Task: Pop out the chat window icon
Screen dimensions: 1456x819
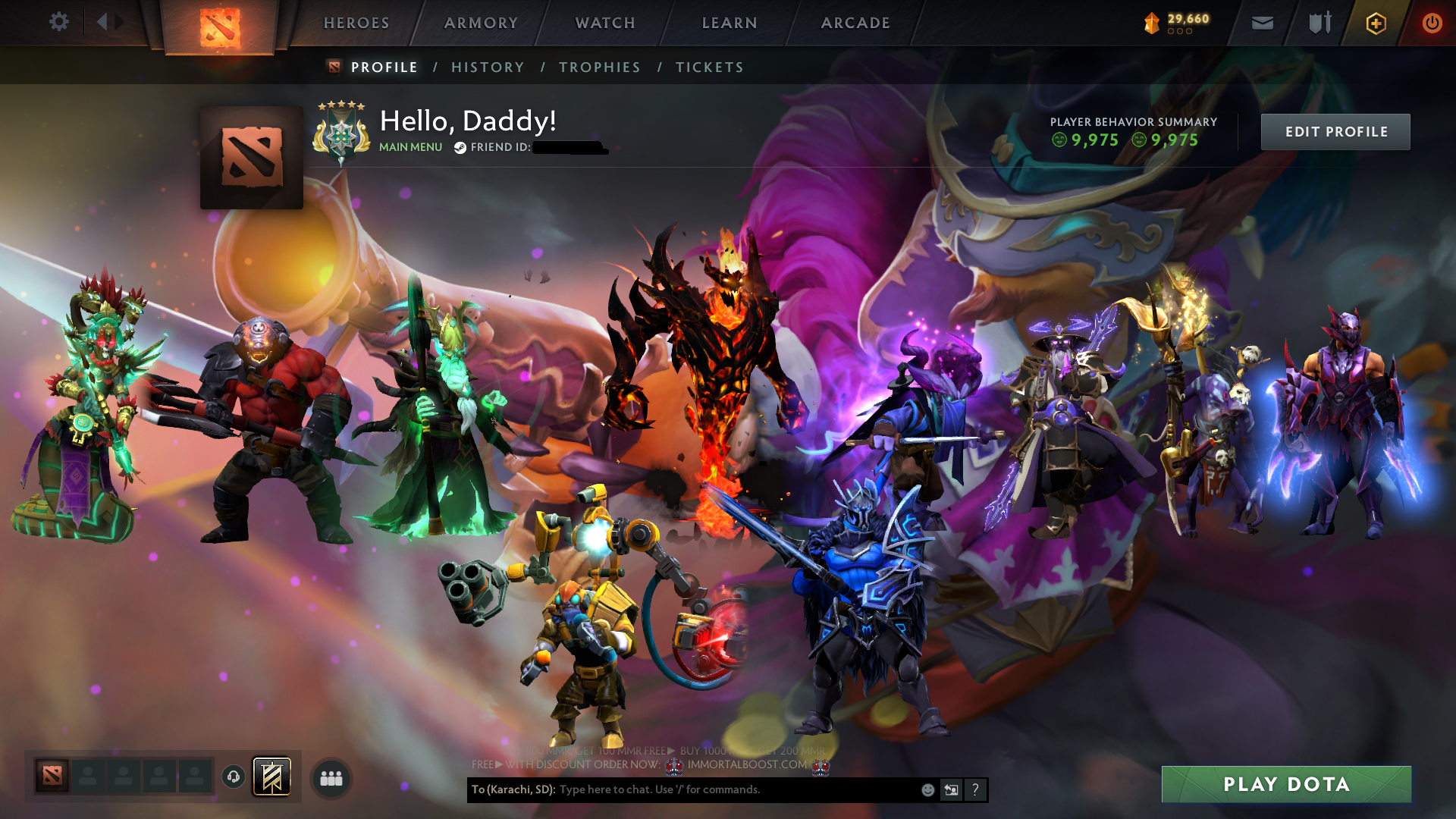Action: (x=951, y=789)
